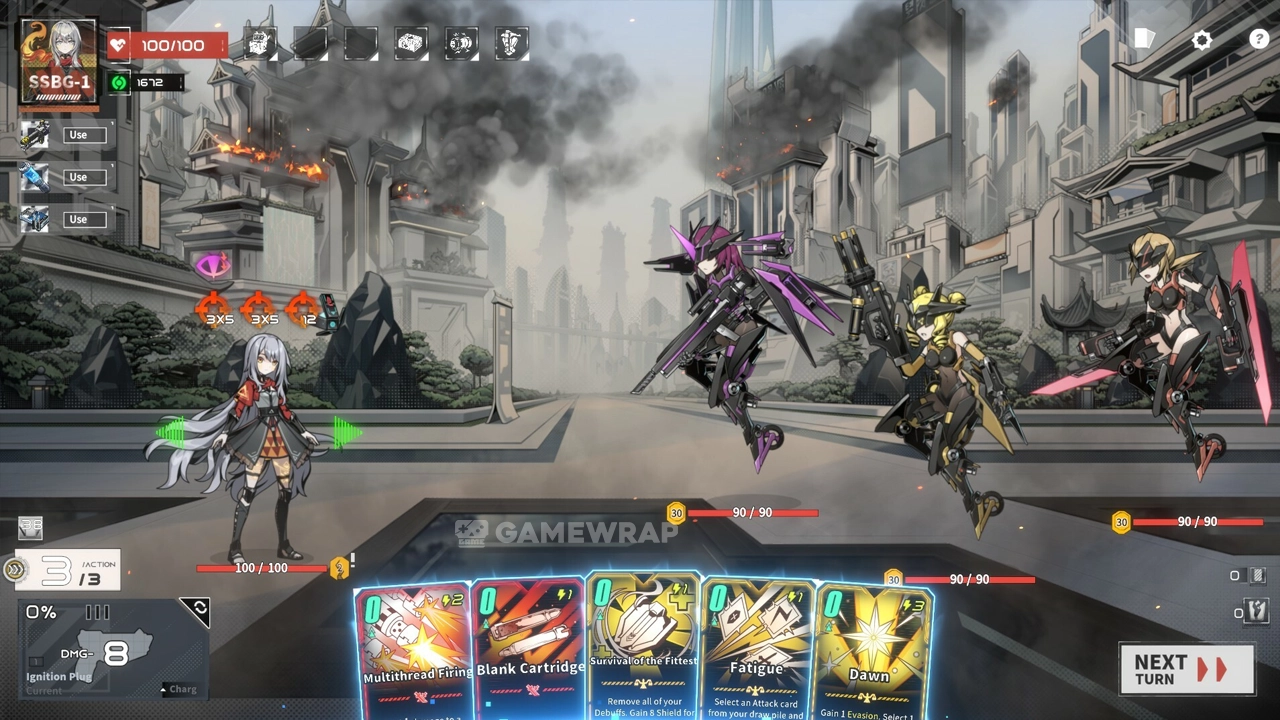Use the third blue device consumable
The width and height of the screenshot is (1280, 720).
[78, 219]
